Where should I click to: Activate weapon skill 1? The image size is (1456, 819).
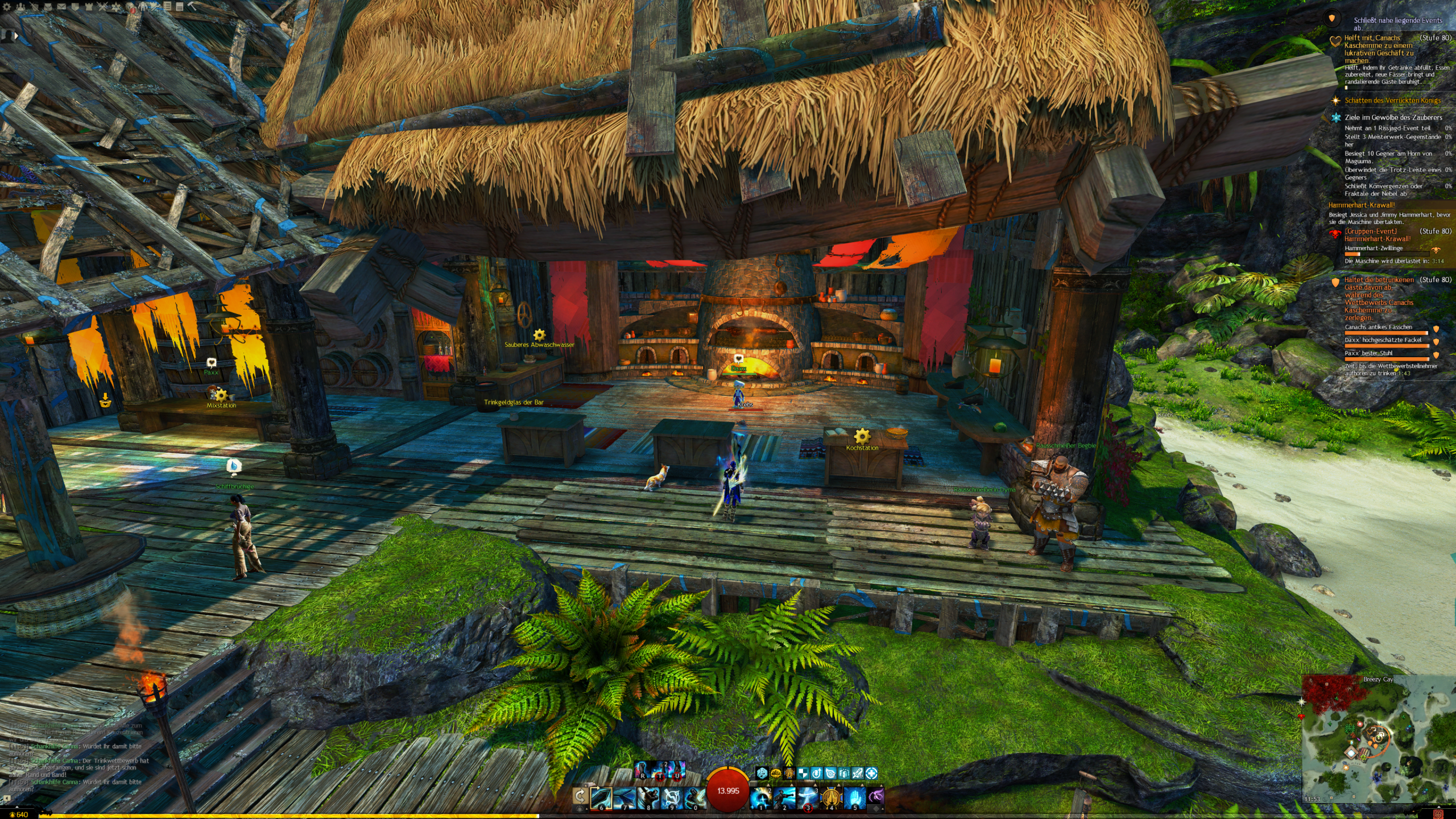point(761,798)
